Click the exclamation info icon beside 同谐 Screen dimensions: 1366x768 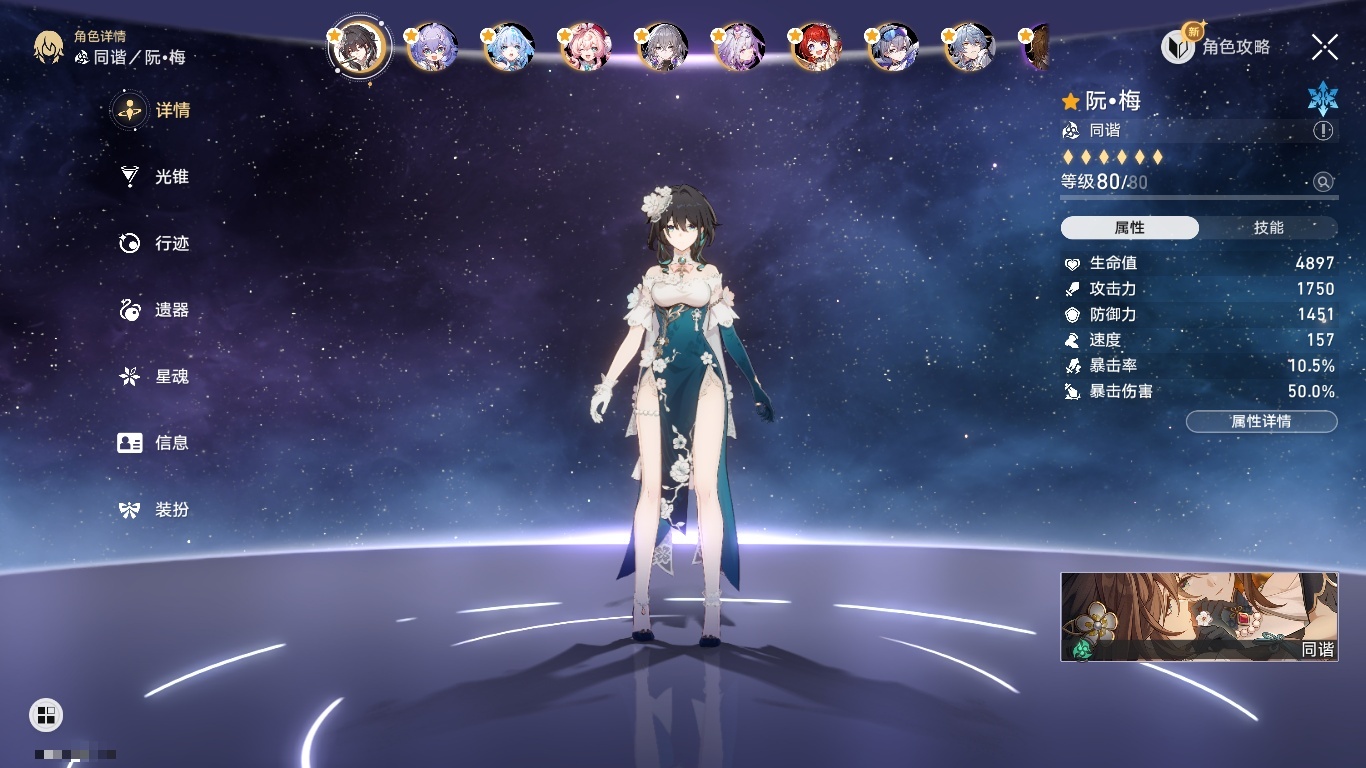[x=1323, y=131]
